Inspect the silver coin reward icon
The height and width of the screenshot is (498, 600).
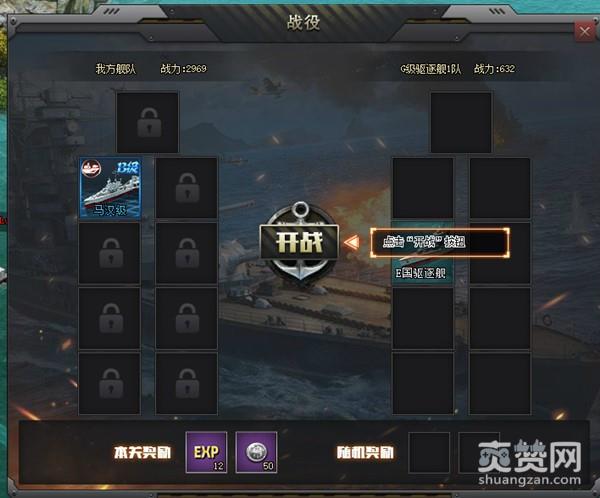click(x=256, y=452)
